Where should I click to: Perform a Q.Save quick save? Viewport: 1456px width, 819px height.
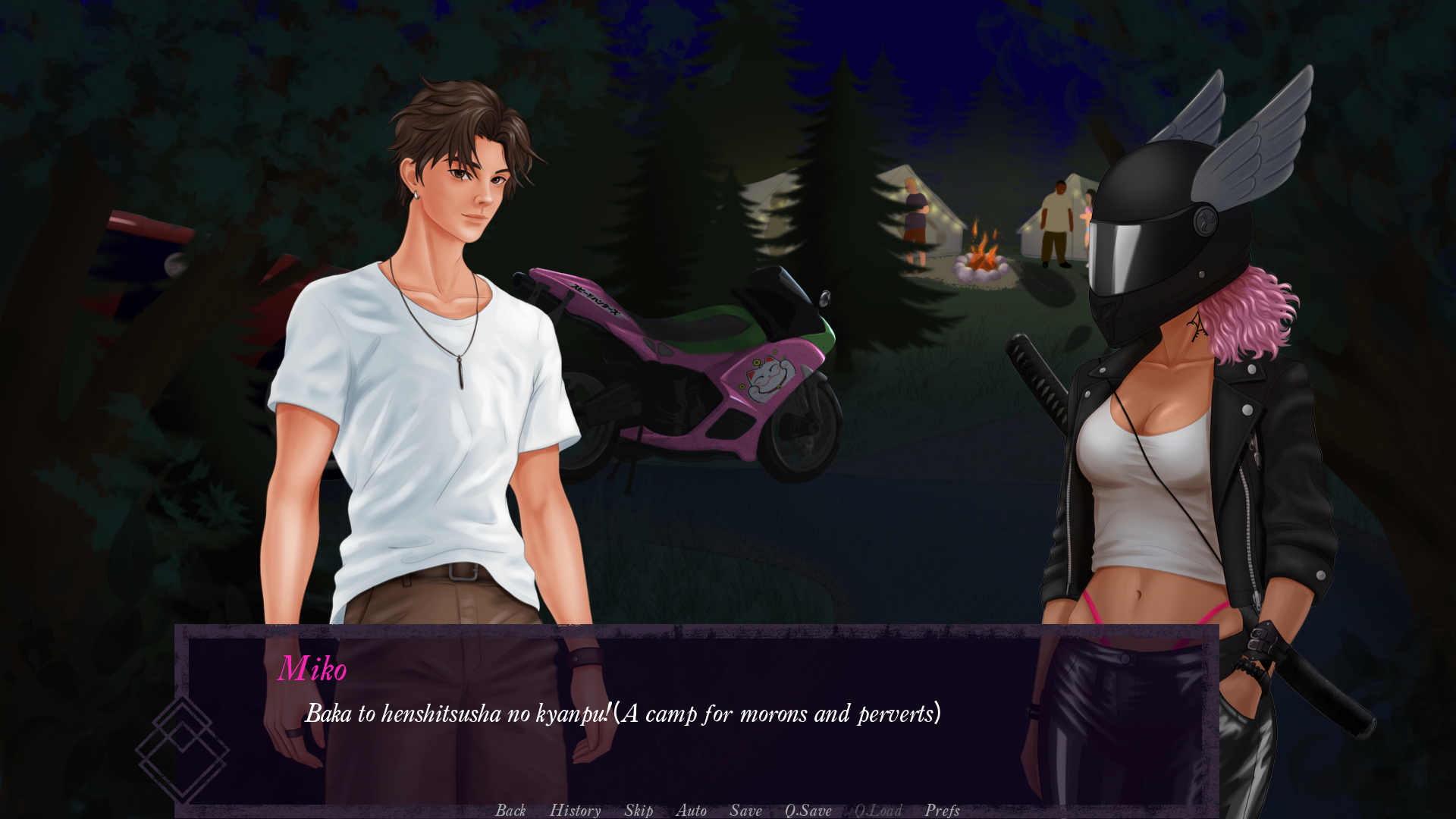(808, 811)
